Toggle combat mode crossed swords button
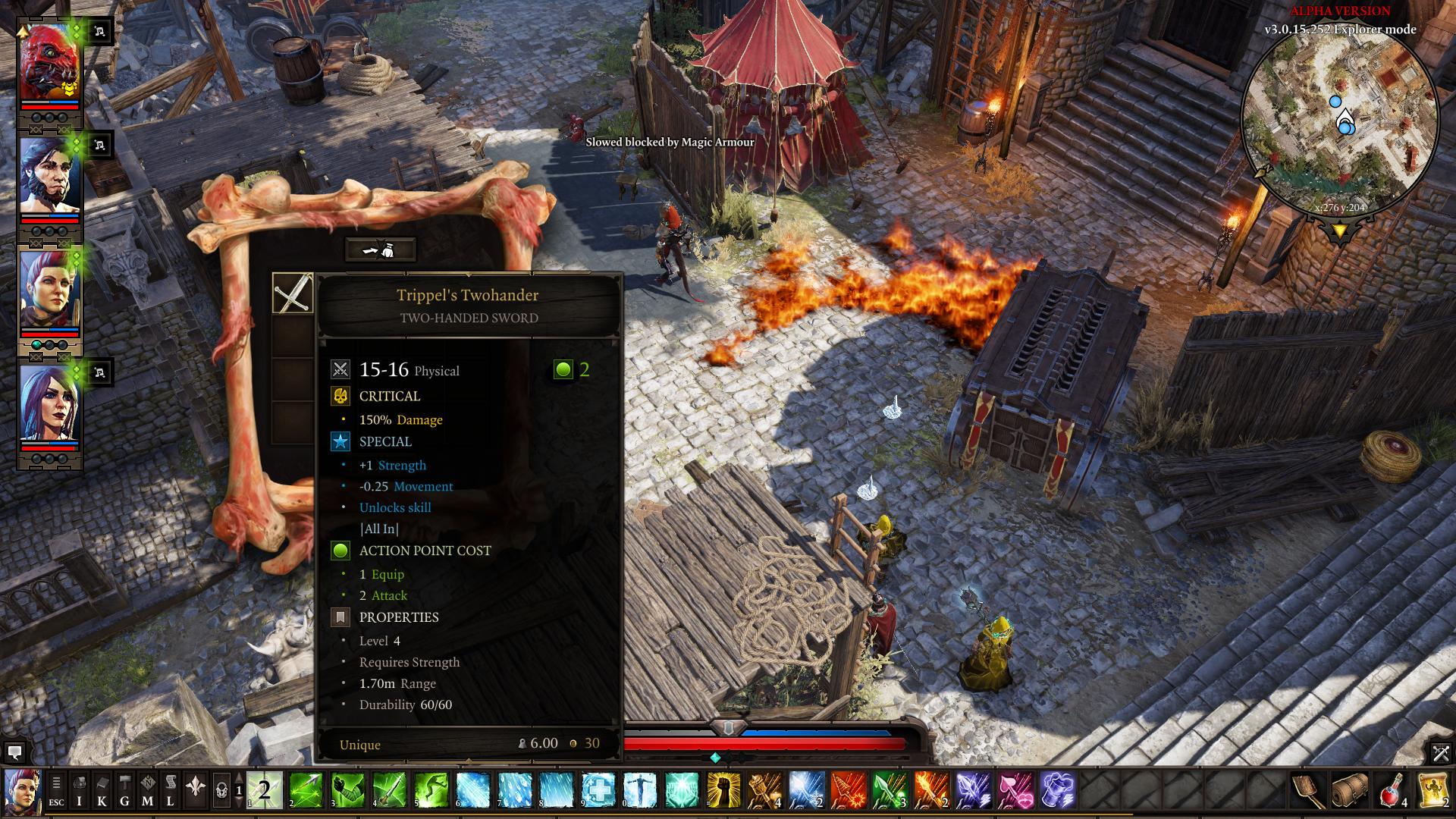This screenshot has width=1456, height=819. (x=1440, y=753)
